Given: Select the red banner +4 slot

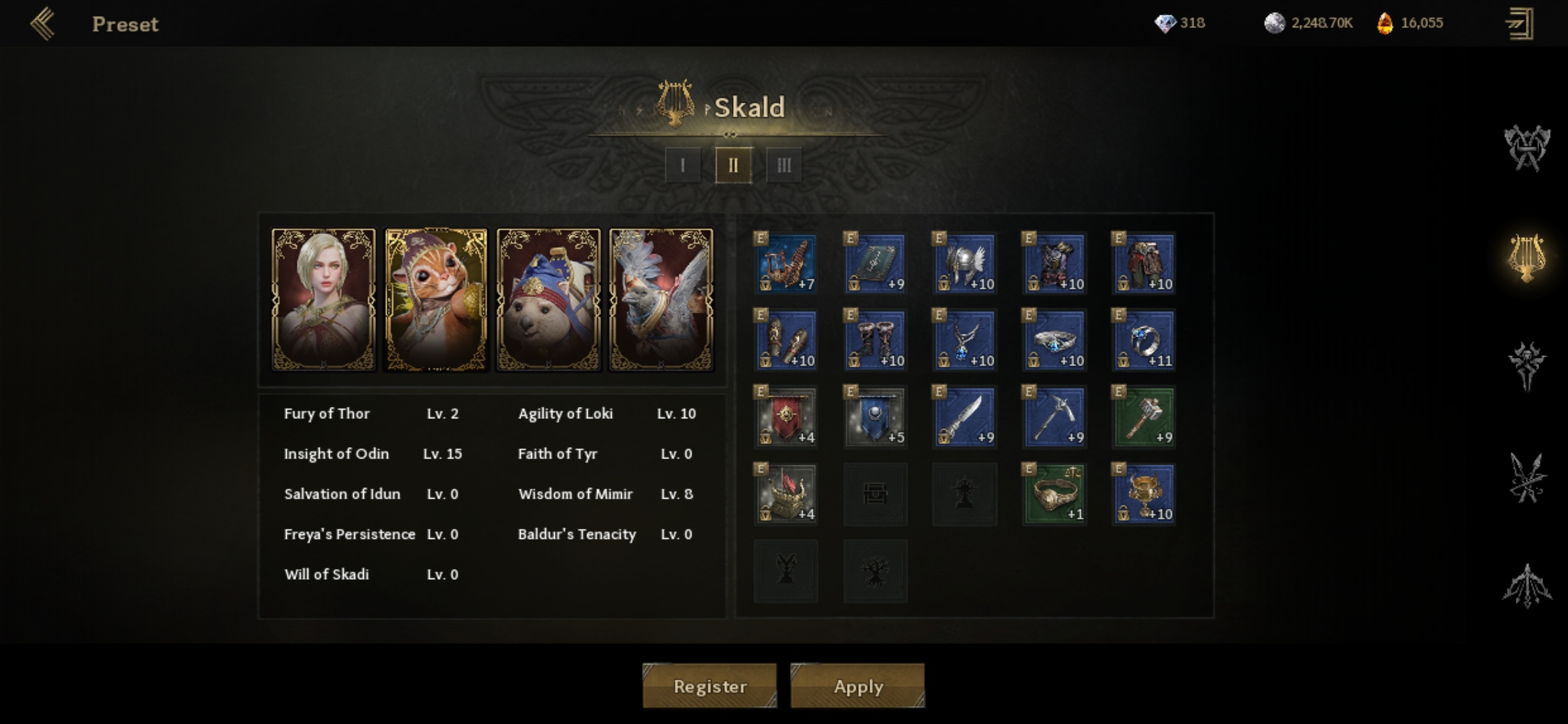Looking at the screenshot, I should (x=786, y=417).
